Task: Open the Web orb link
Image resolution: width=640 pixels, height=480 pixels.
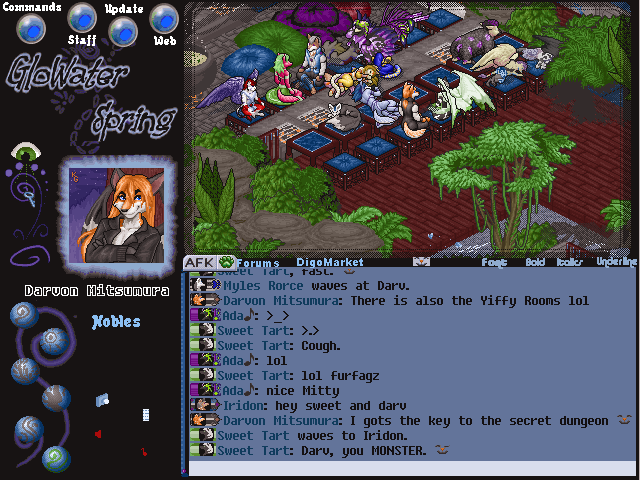Action: (164, 18)
